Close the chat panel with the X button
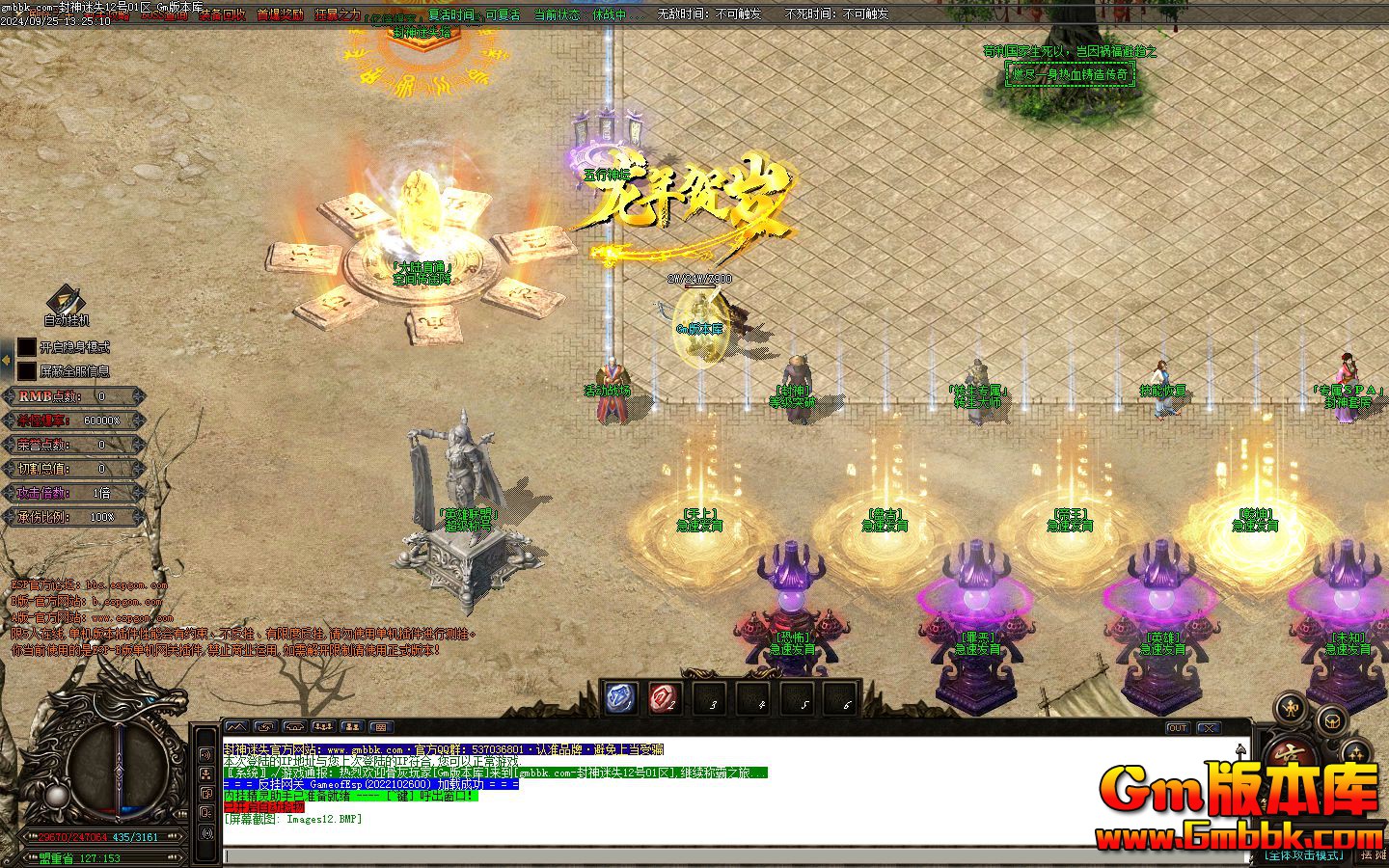 pos(1208,728)
